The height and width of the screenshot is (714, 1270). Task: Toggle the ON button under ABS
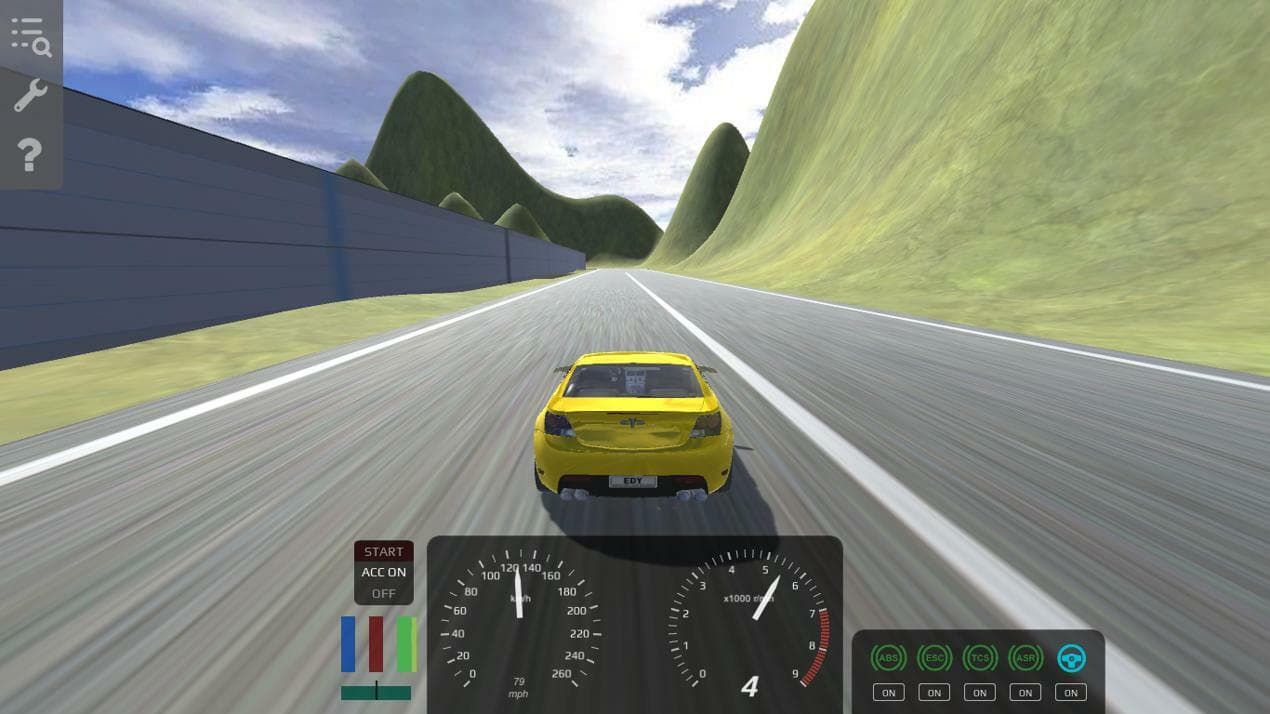(887, 692)
